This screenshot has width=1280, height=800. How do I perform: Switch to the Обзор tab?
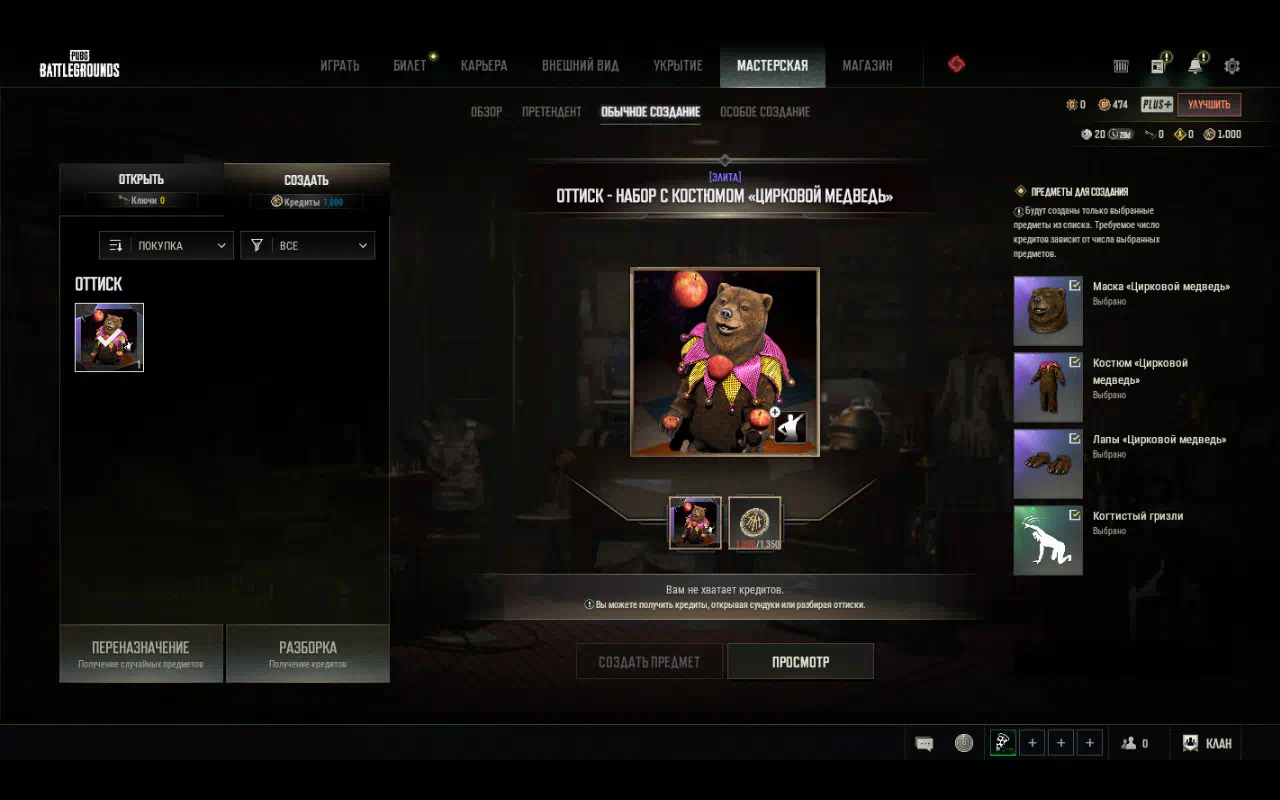(x=486, y=112)
